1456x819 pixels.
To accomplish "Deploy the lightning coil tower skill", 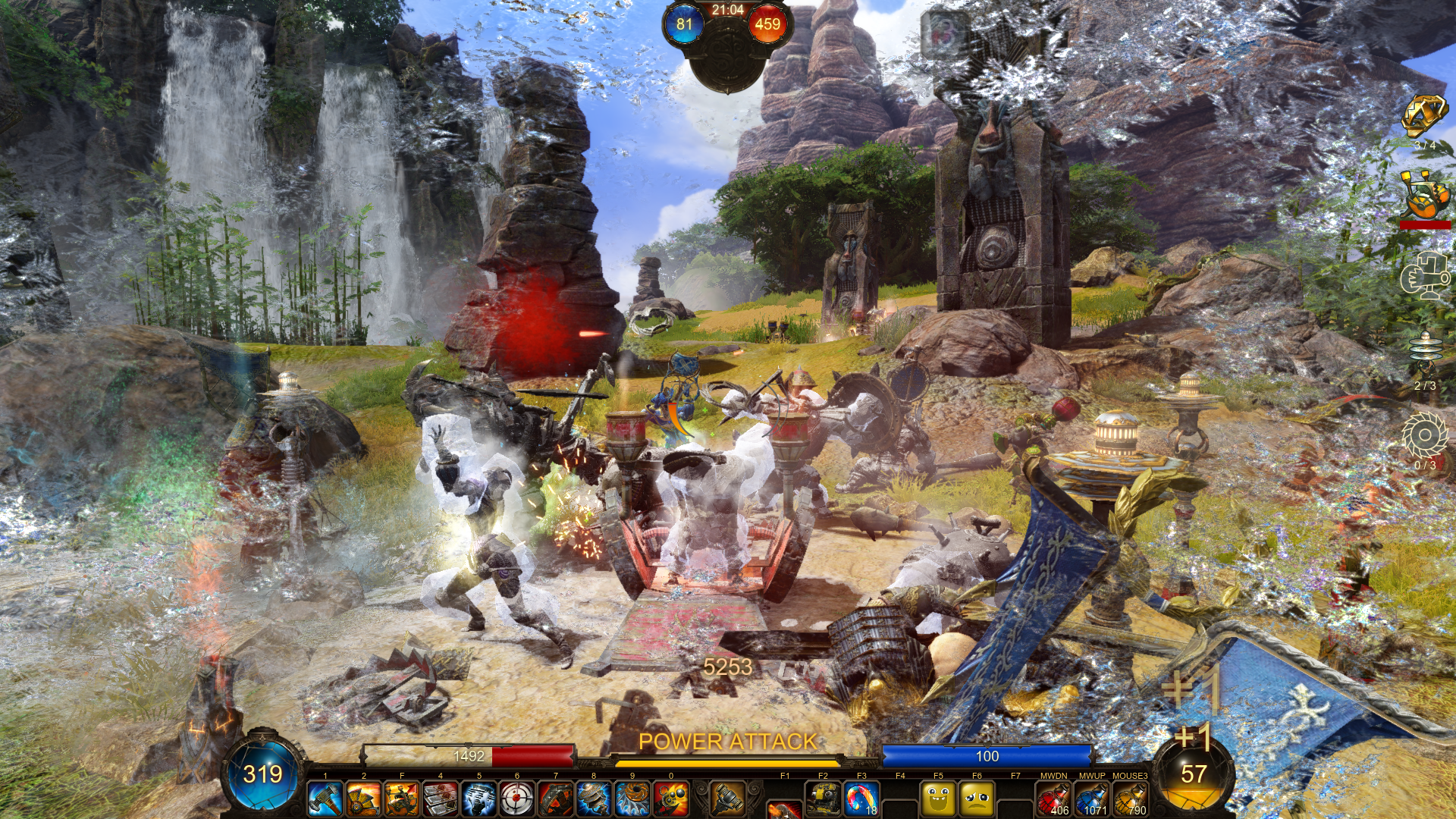I will [x=594, y=799].
